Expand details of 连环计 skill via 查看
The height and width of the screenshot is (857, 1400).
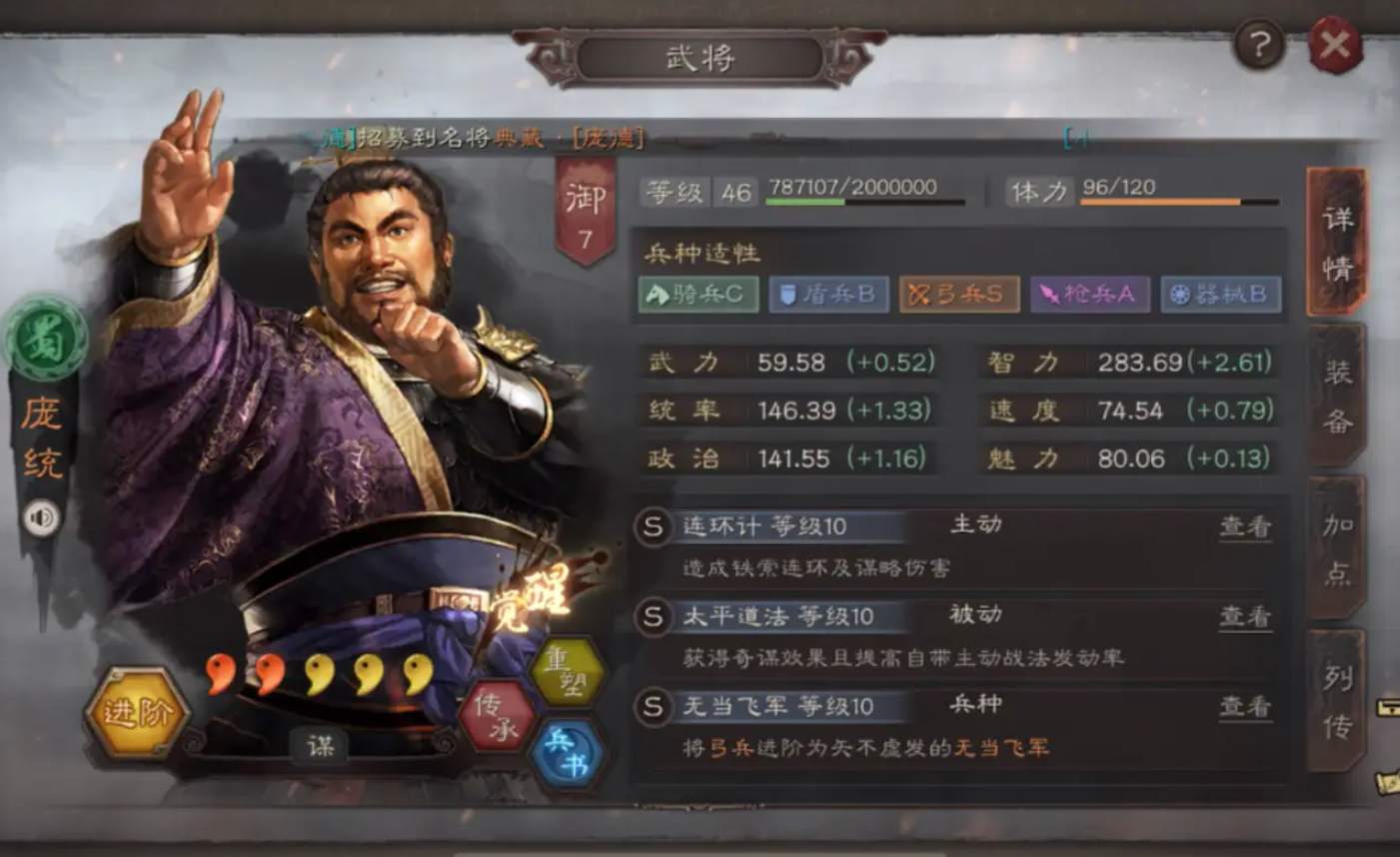1243,524
